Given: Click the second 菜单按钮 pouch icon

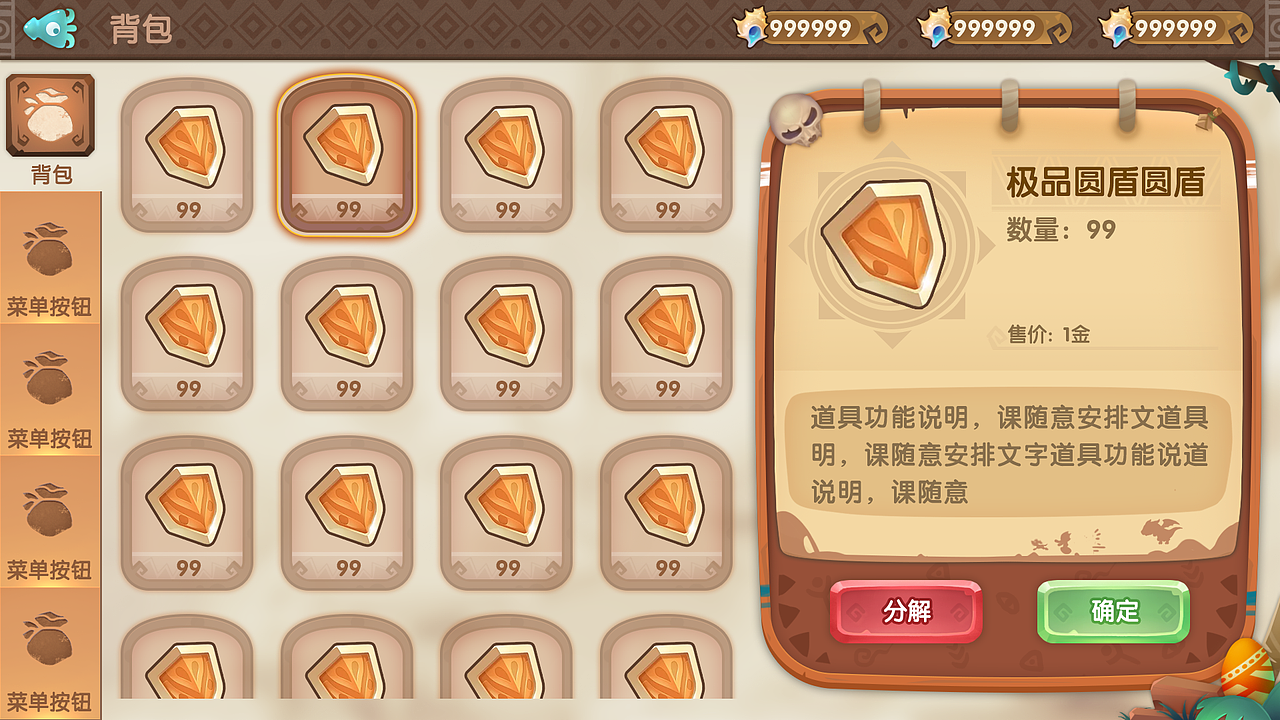Looking at the screenshot, I should (x=50, y=383).
